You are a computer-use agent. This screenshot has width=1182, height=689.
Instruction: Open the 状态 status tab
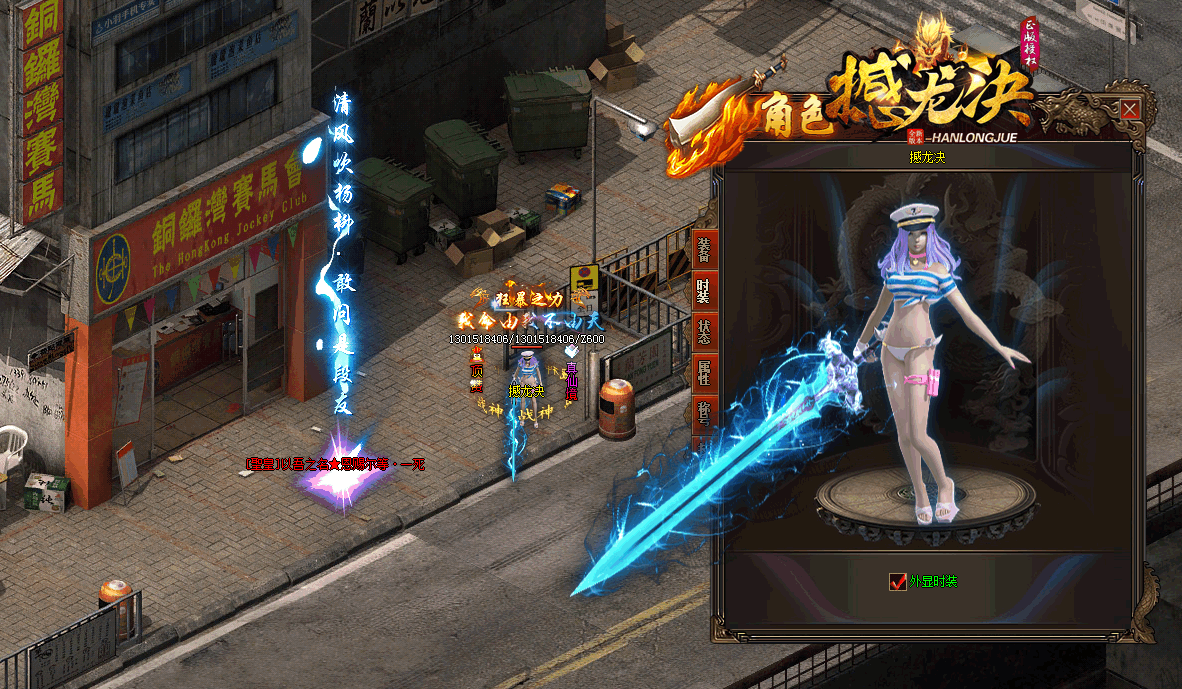pos(703,333)
